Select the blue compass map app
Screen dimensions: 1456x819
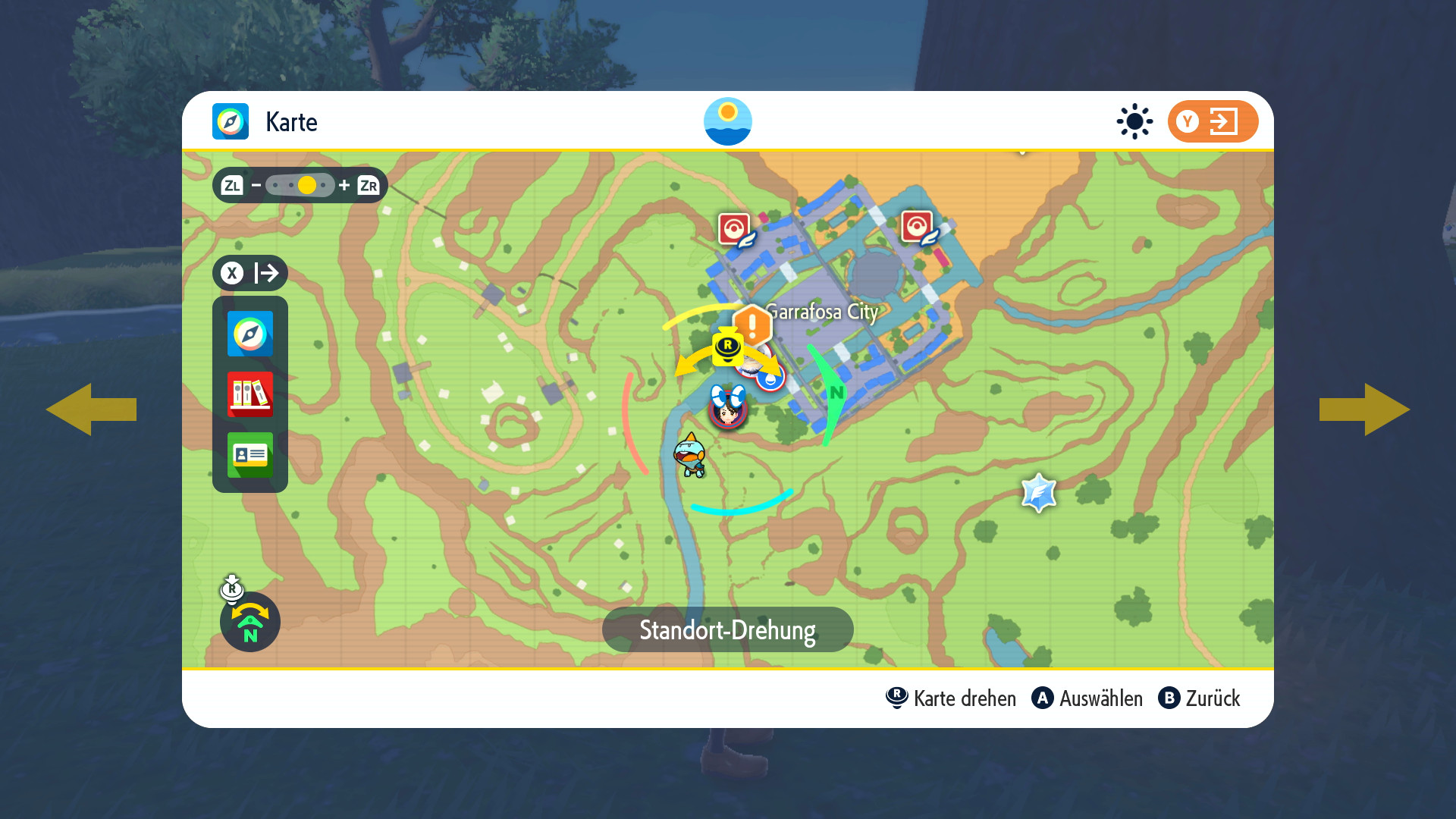click(249, 334)
